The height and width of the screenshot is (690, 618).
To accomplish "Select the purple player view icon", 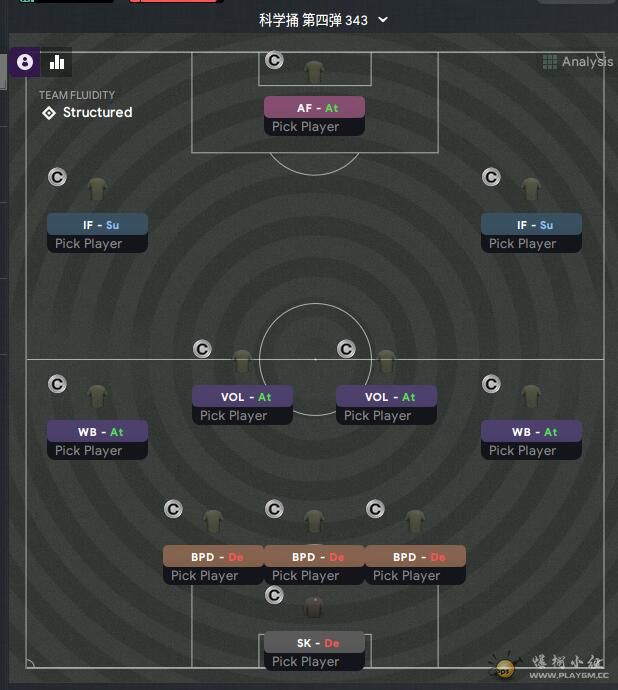I will click(x=25, y=62).
